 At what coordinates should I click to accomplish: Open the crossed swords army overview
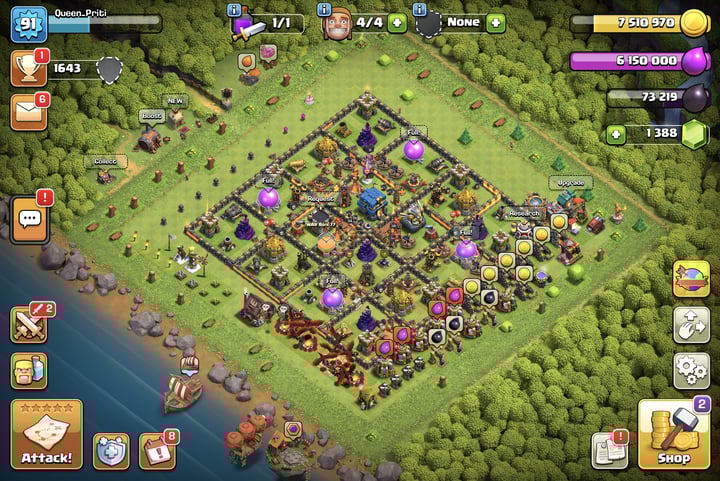30,324
